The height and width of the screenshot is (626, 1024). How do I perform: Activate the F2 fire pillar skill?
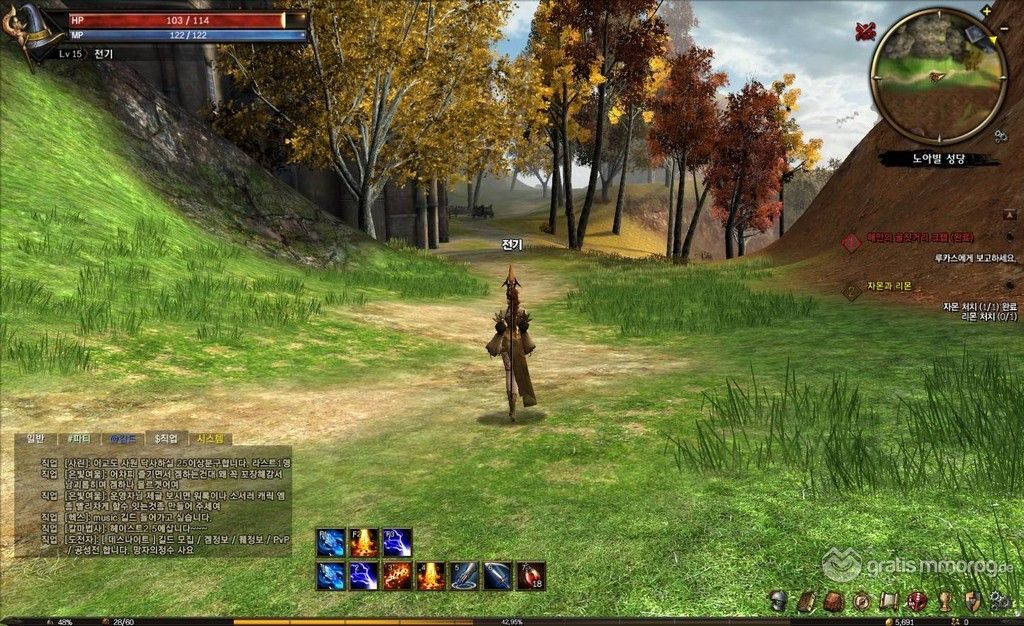click(364, 543)
